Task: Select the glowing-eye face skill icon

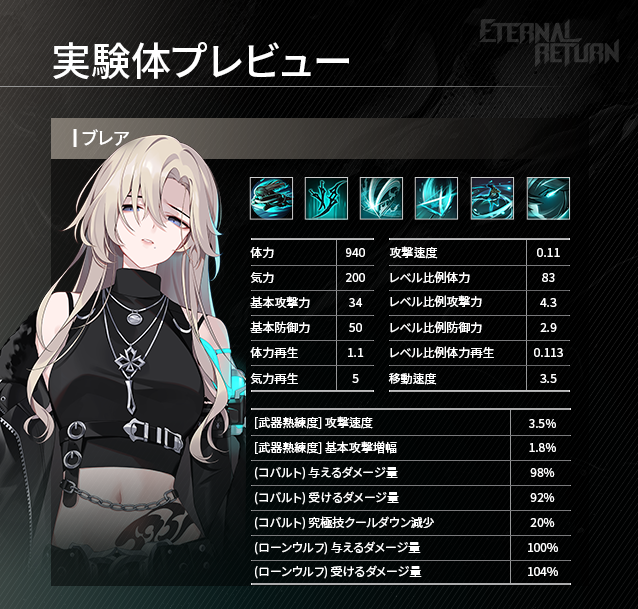Action: click(x=548, y=199)
